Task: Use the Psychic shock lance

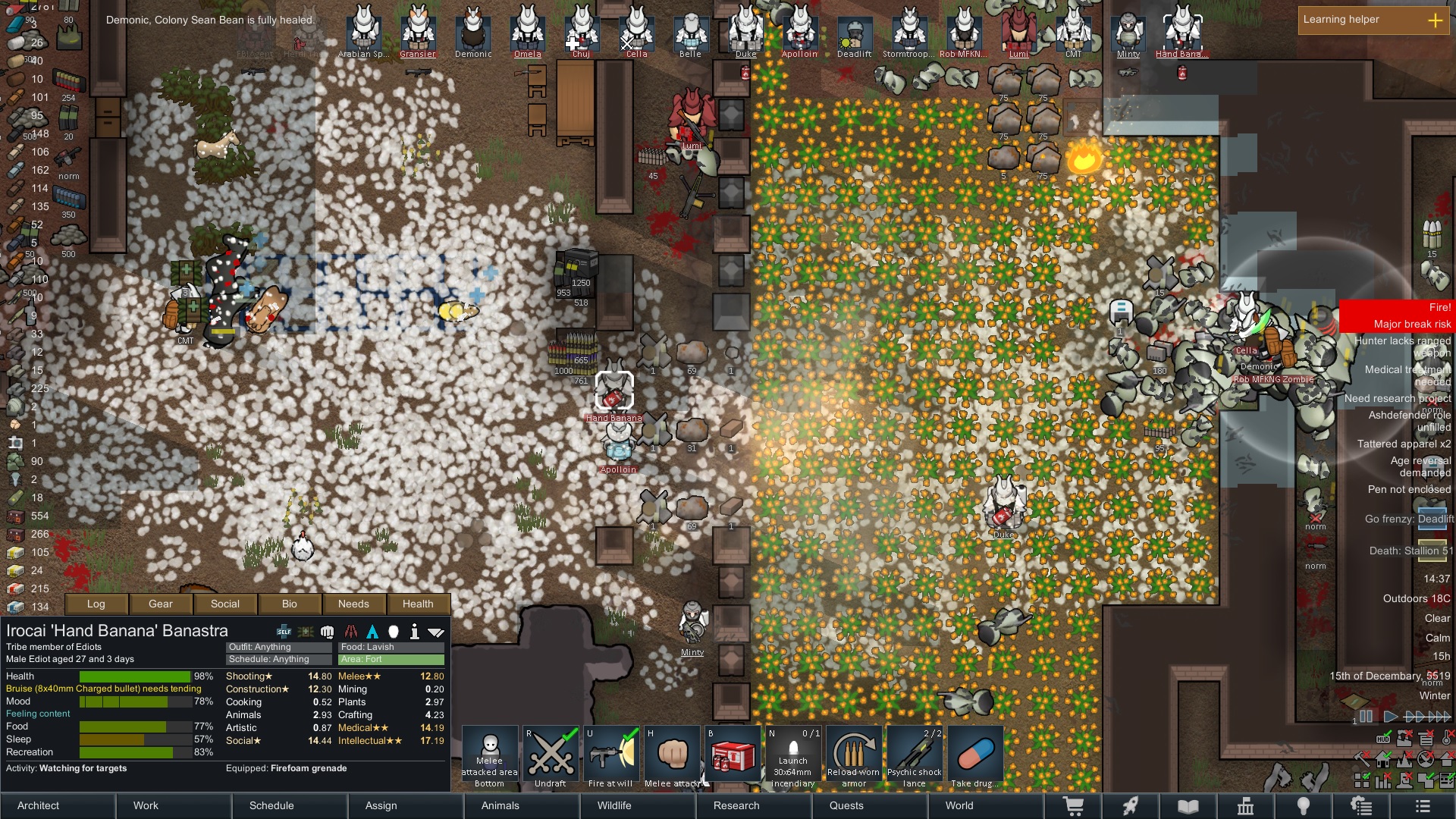Action: (x=914, y=757)
